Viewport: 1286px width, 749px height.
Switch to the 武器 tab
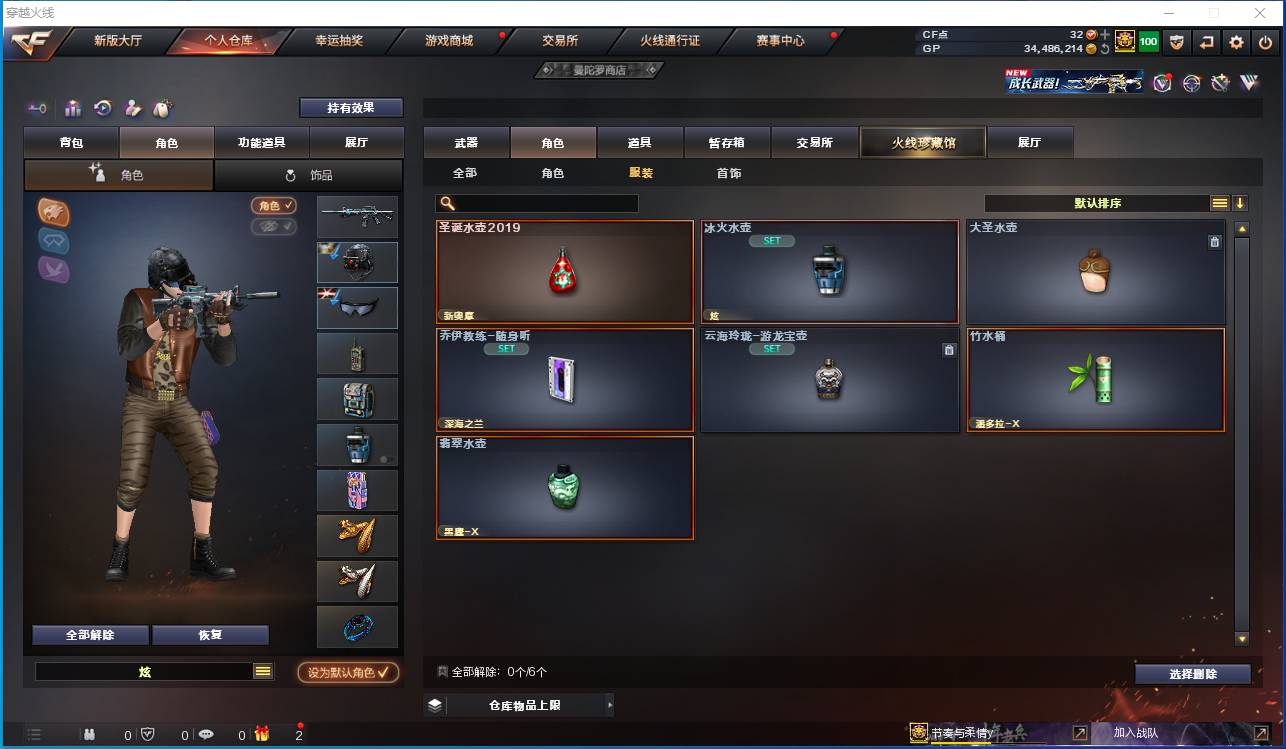465,142
